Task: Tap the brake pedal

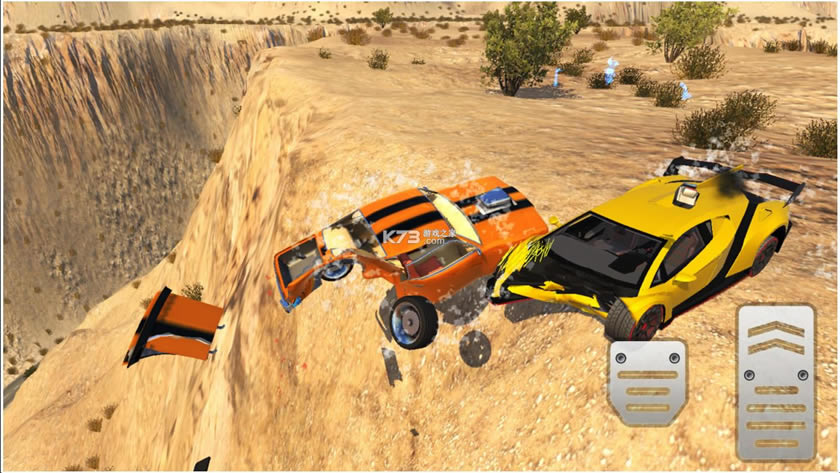Action: coord(646,382)
